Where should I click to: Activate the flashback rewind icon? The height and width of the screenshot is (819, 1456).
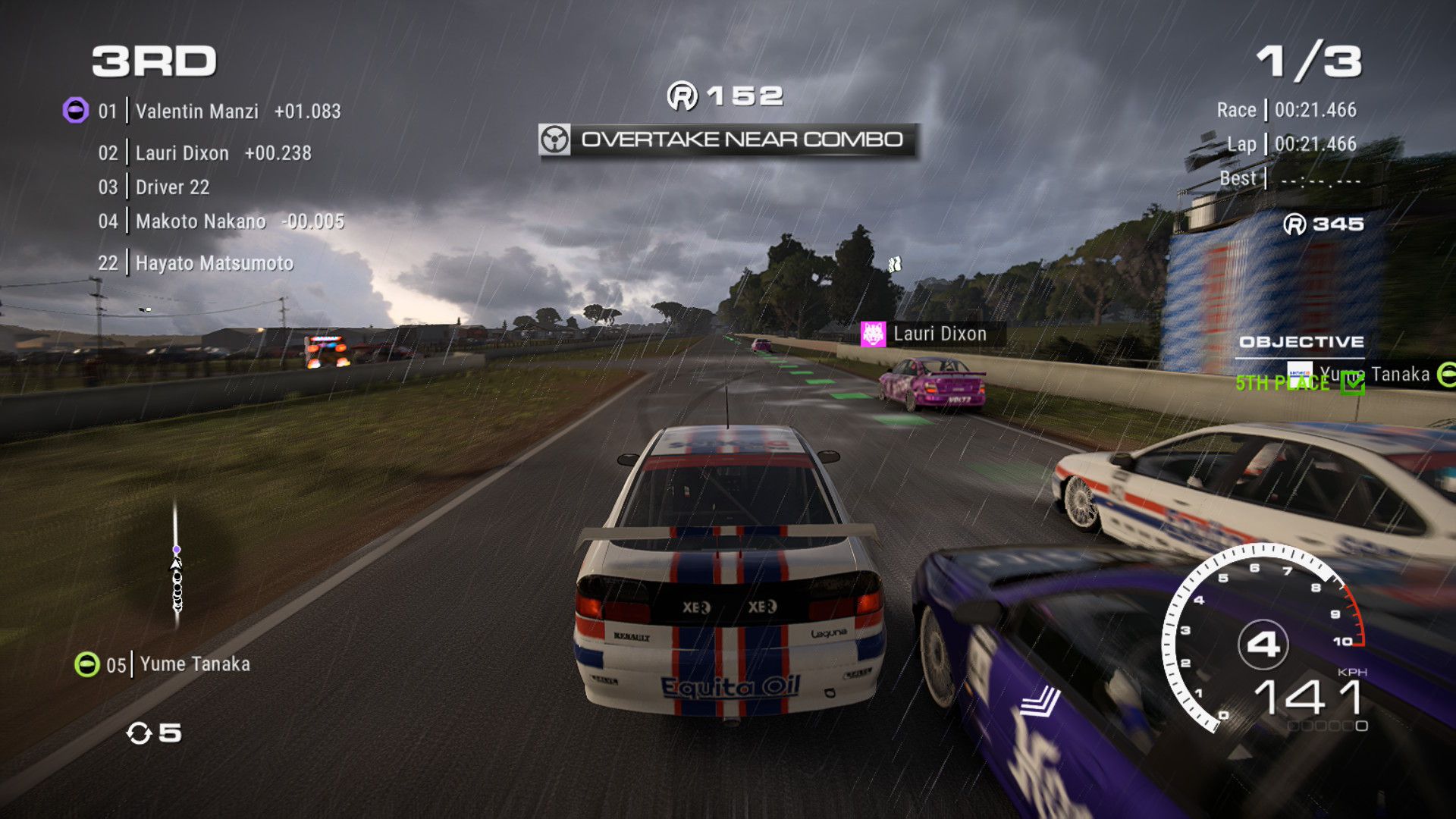tap(140, 733)
